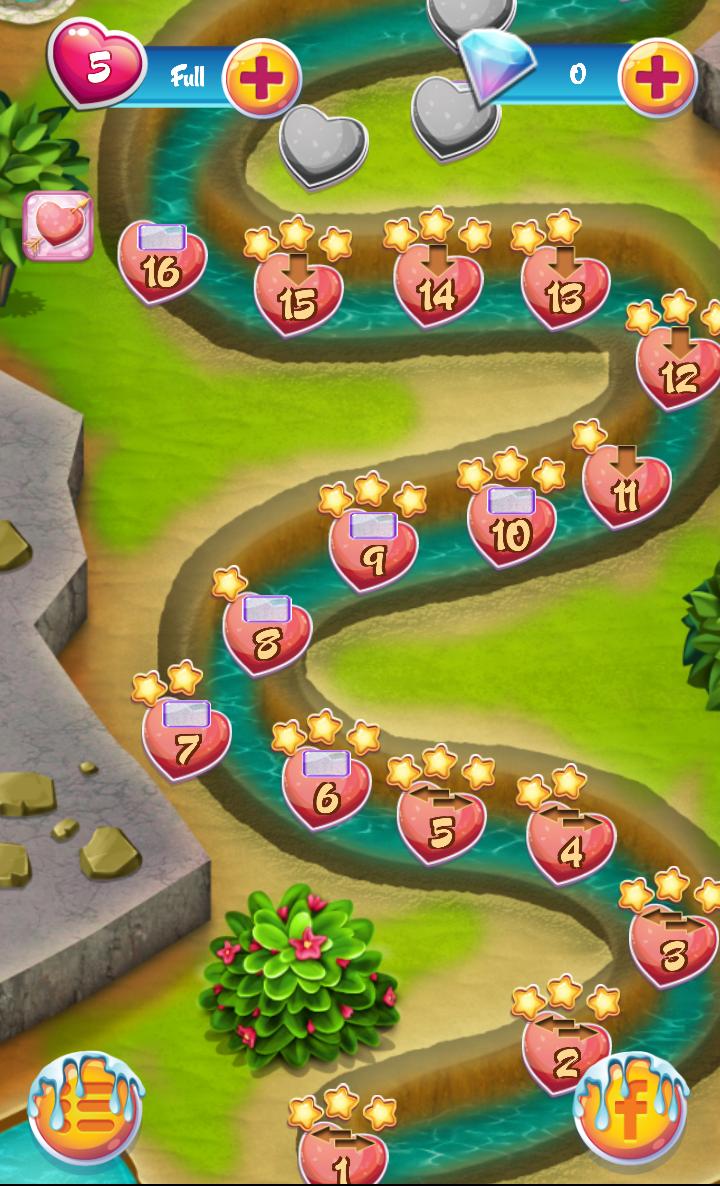The width and height of the screenshot is (720, 1186).
Task: Buy more diamonds with the plus button
Action: 657,77
